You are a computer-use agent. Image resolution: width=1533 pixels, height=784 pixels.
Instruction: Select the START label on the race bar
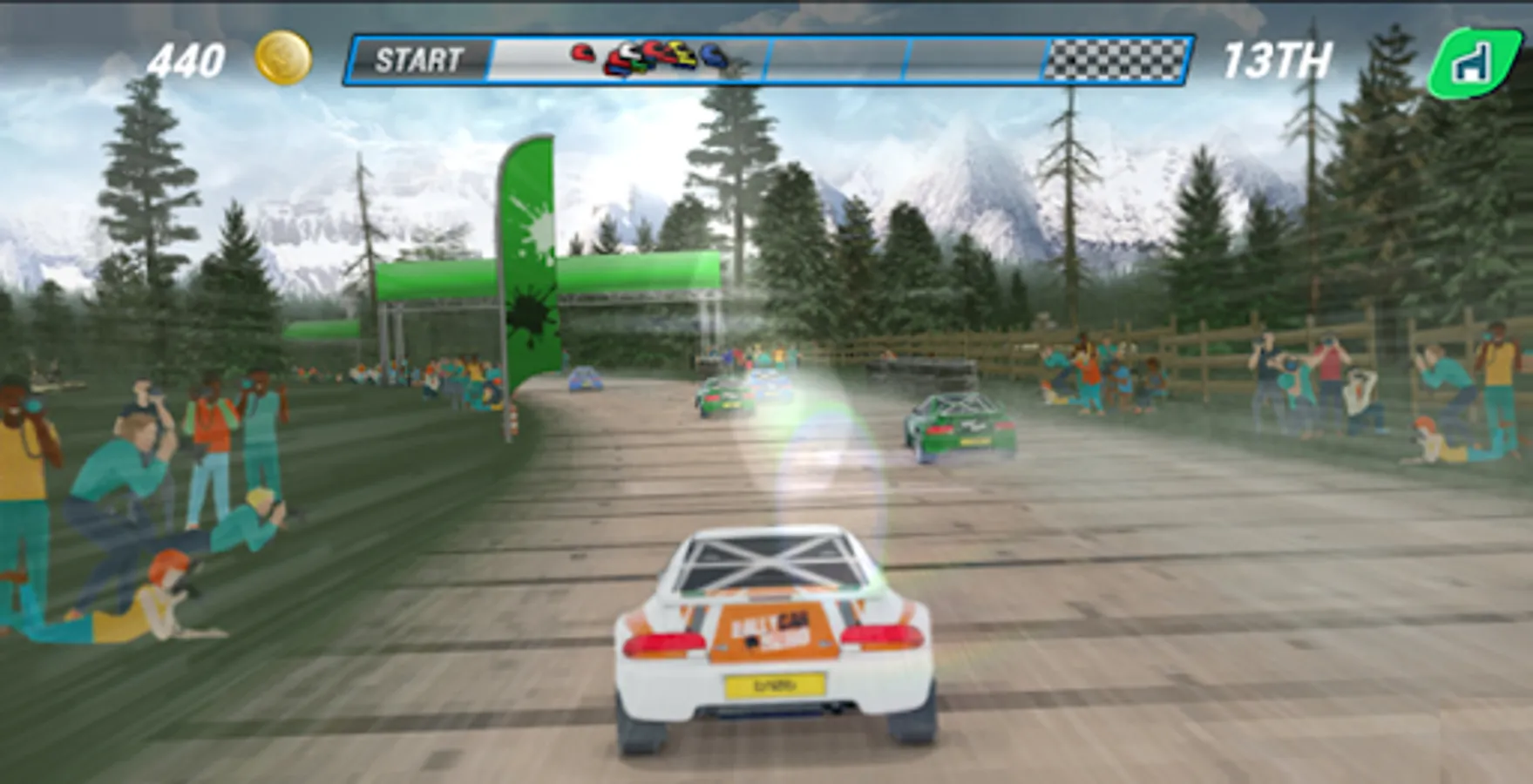[x=418, y=59]
